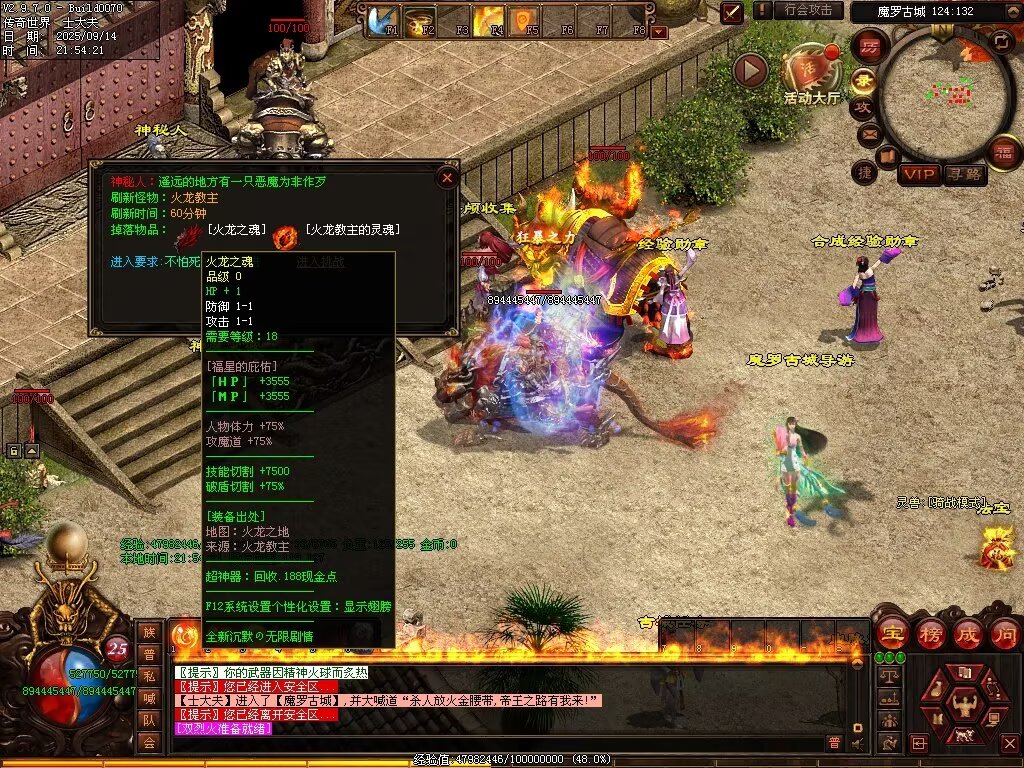Open the mail envelope icon
Viewport: 1024px width, 768px height.
coord(869,133)
